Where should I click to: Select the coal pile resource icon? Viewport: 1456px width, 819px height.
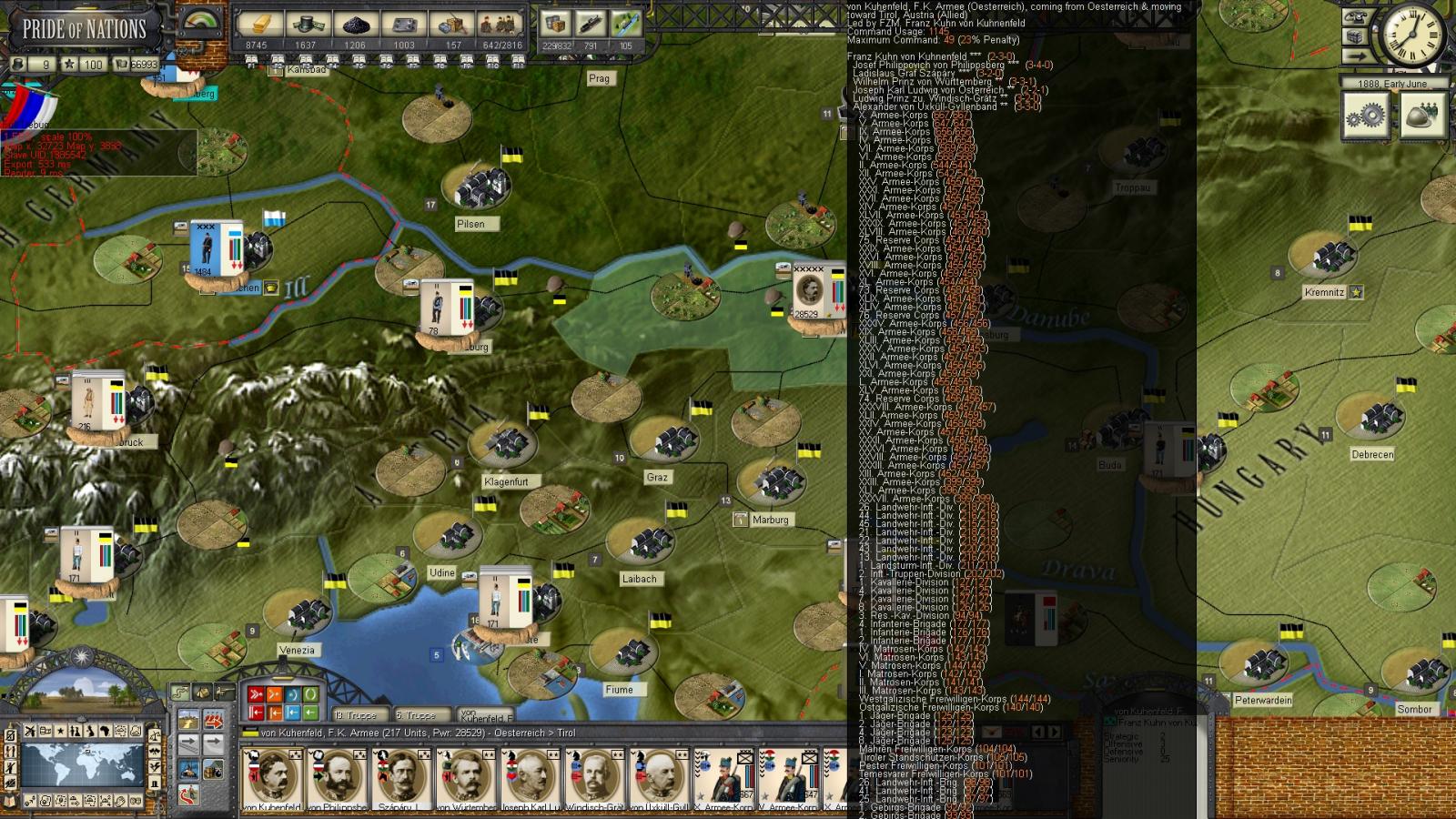coord(355,25)
